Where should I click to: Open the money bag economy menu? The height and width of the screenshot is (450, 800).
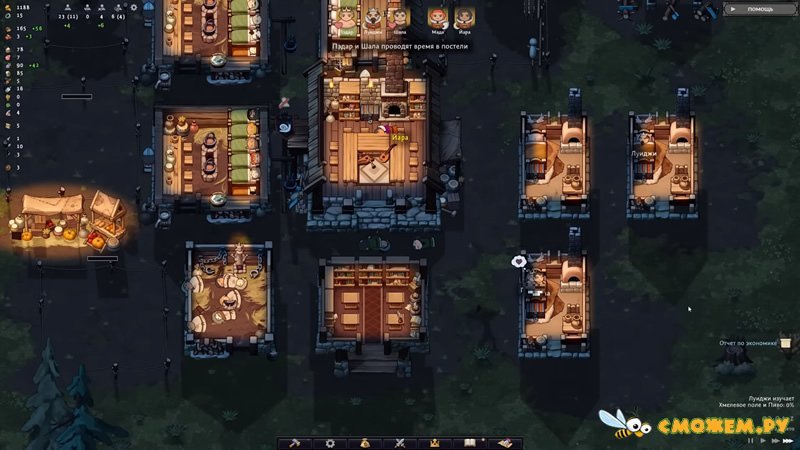[x=364, y=442]
